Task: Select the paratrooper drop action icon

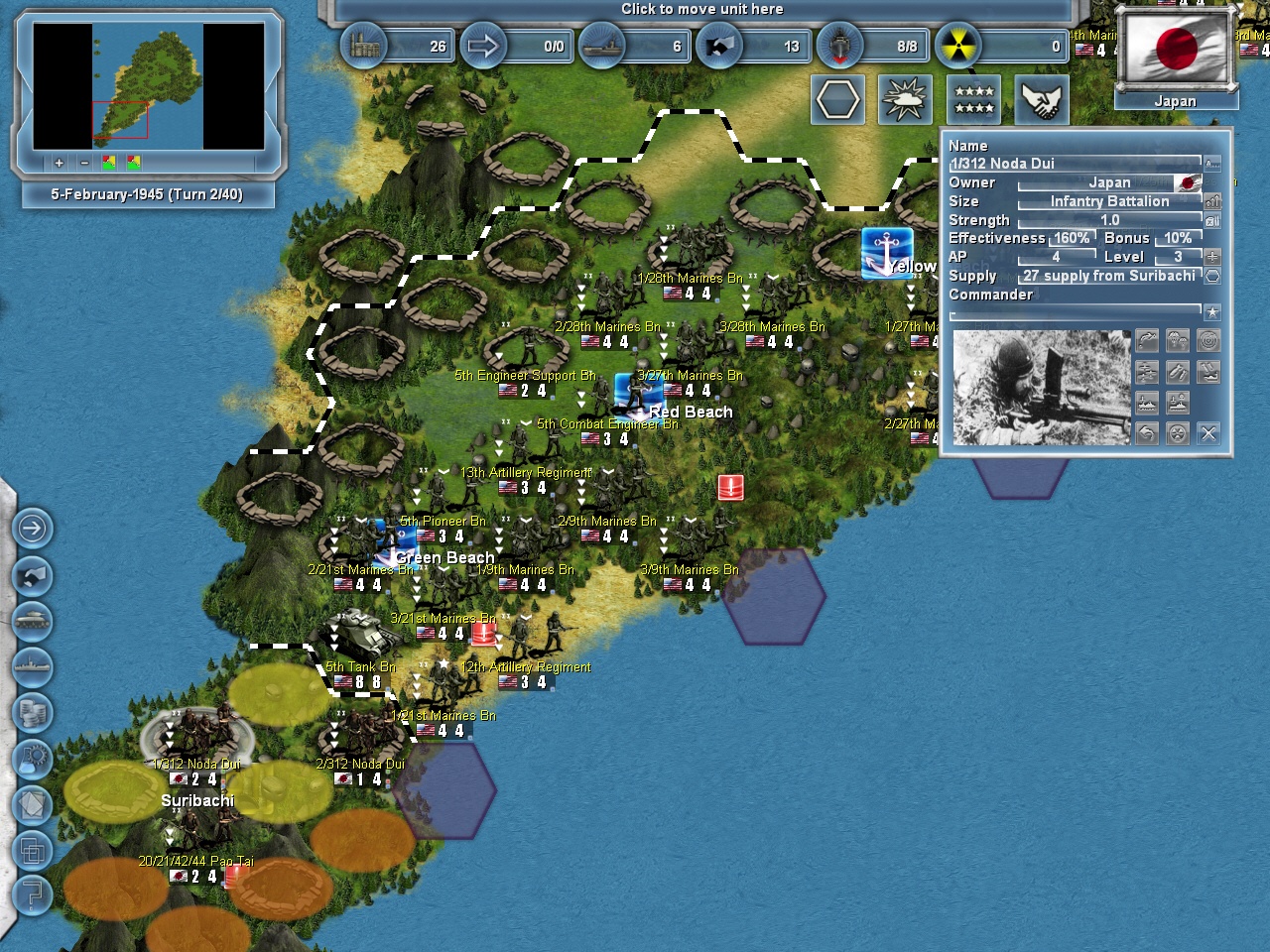Action: [1178, 339]
